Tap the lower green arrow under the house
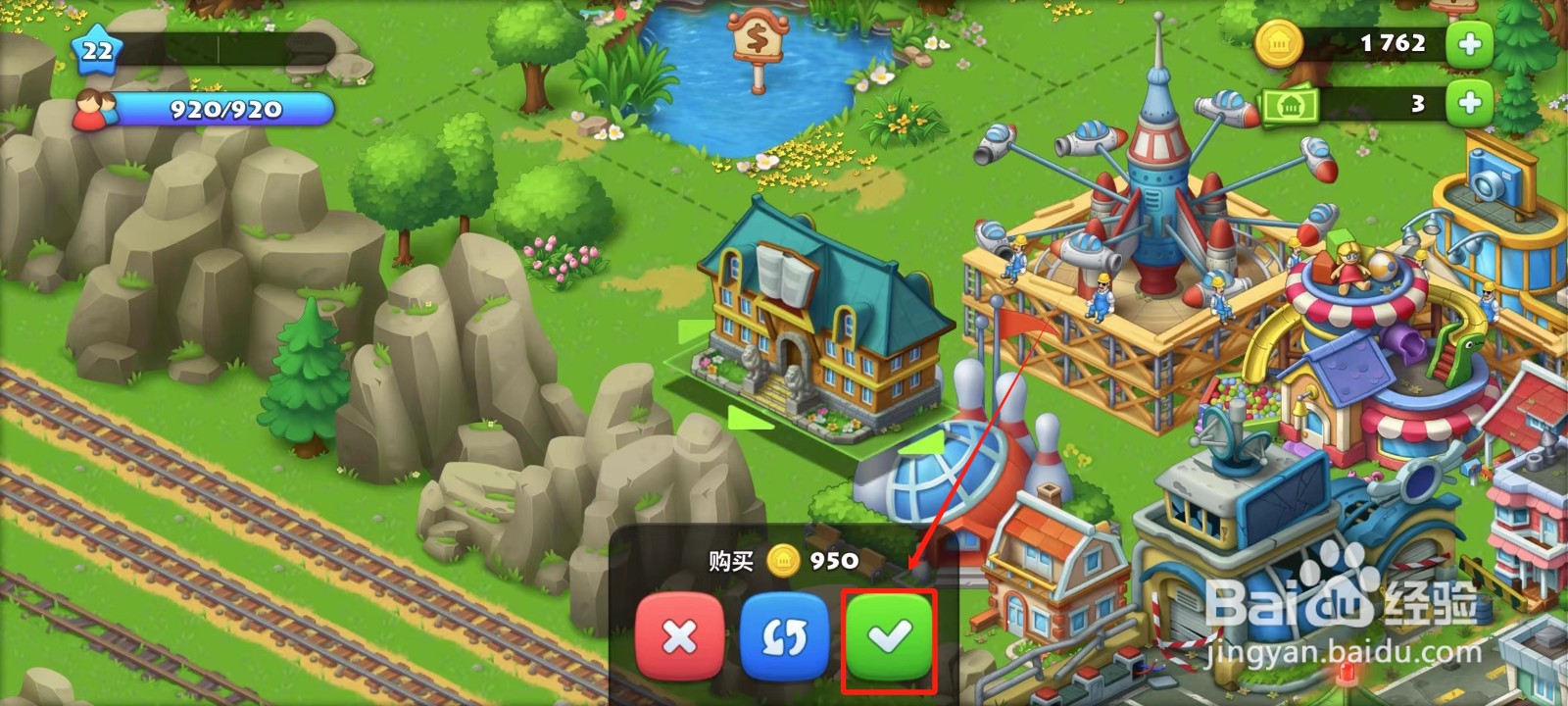1568x706 pixels. (747, 416)
